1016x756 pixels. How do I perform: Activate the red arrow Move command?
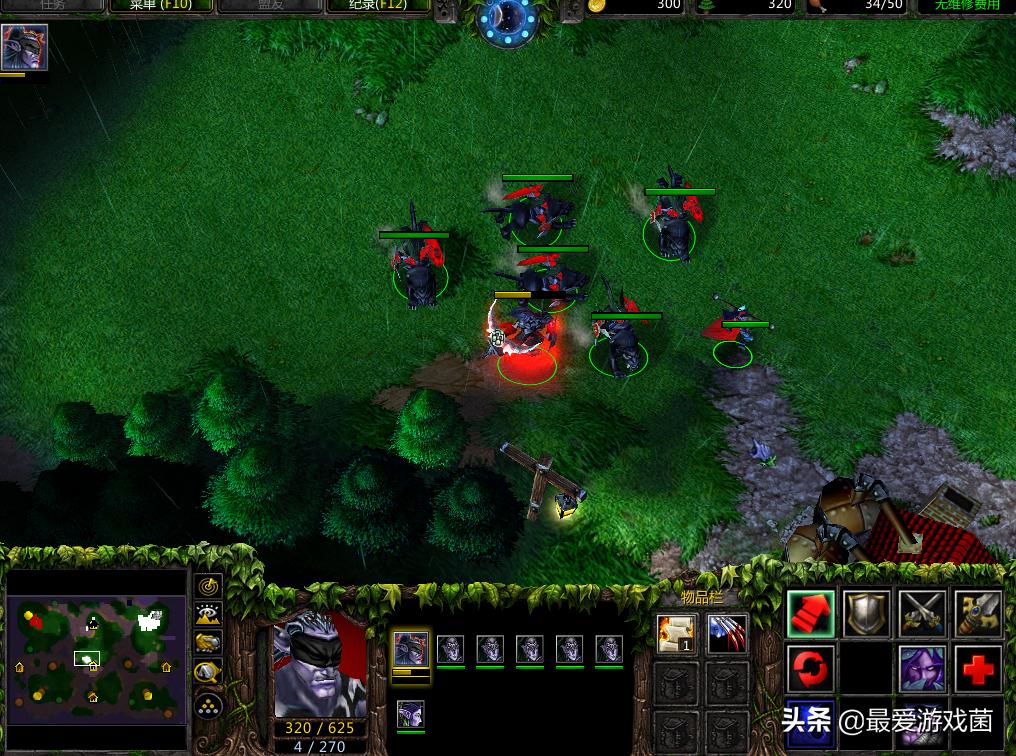point(810,613)
